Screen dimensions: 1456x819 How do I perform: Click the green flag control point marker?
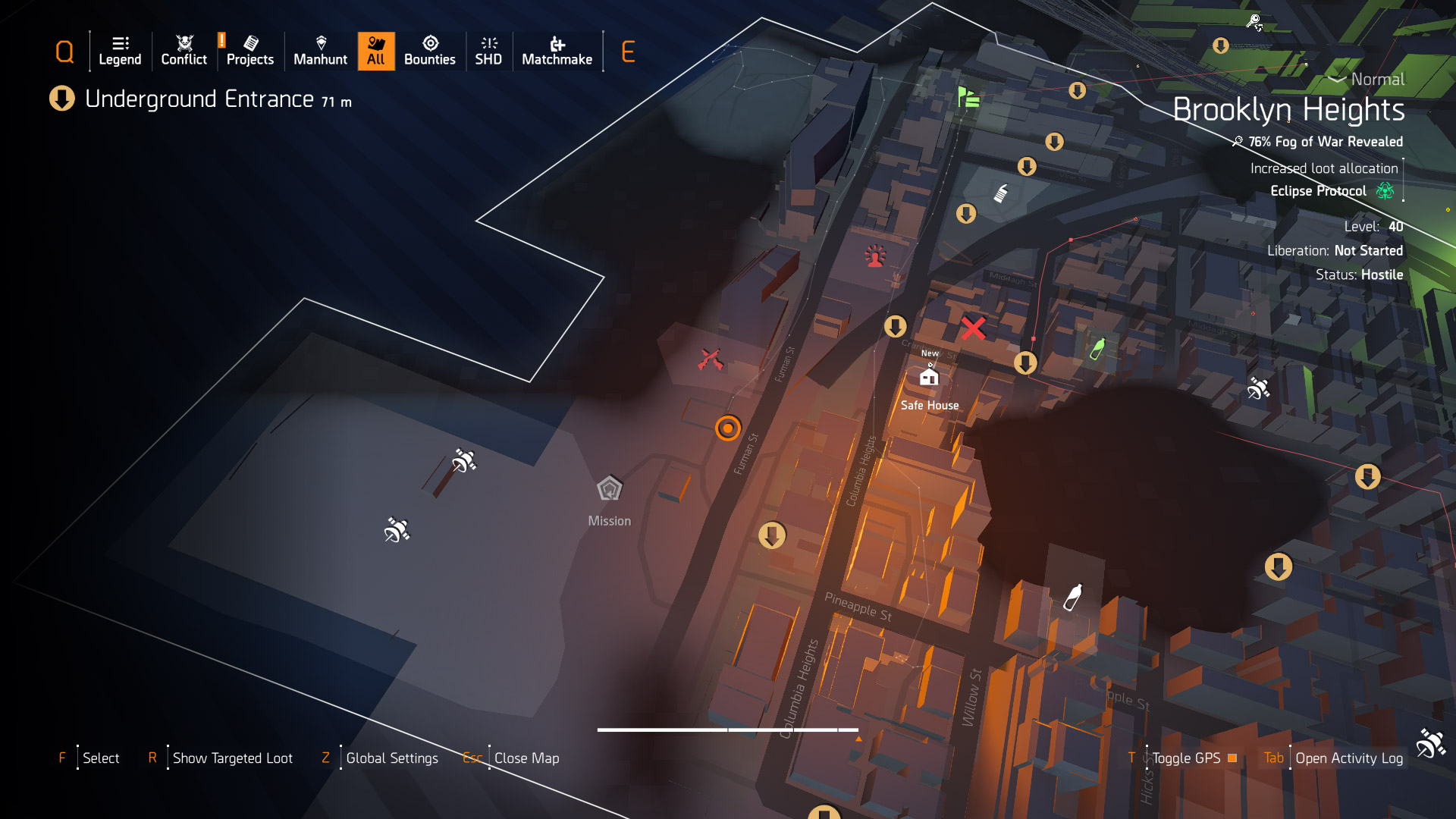coord(968,98)
